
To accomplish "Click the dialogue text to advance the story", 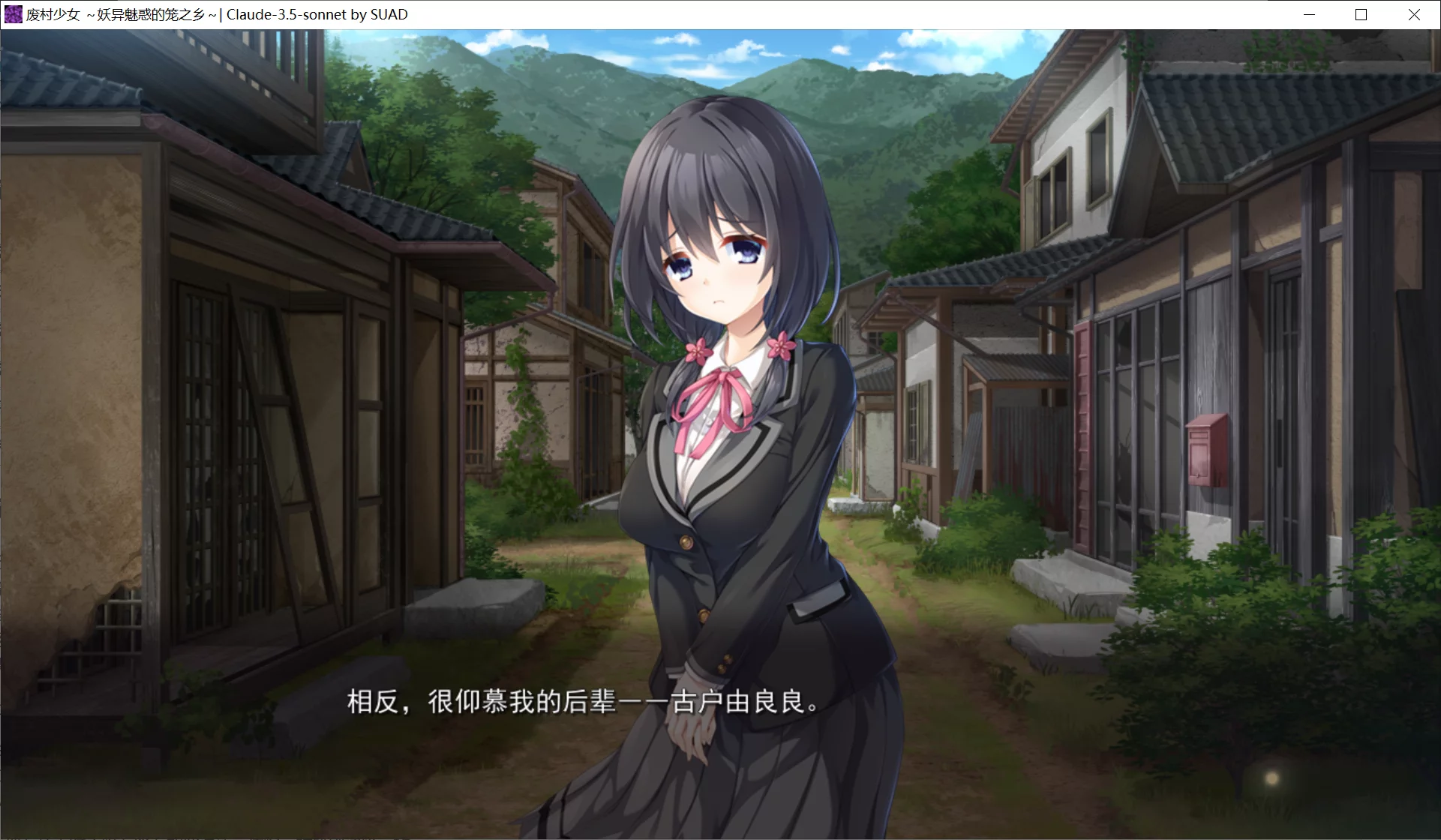I will point(581,703).
